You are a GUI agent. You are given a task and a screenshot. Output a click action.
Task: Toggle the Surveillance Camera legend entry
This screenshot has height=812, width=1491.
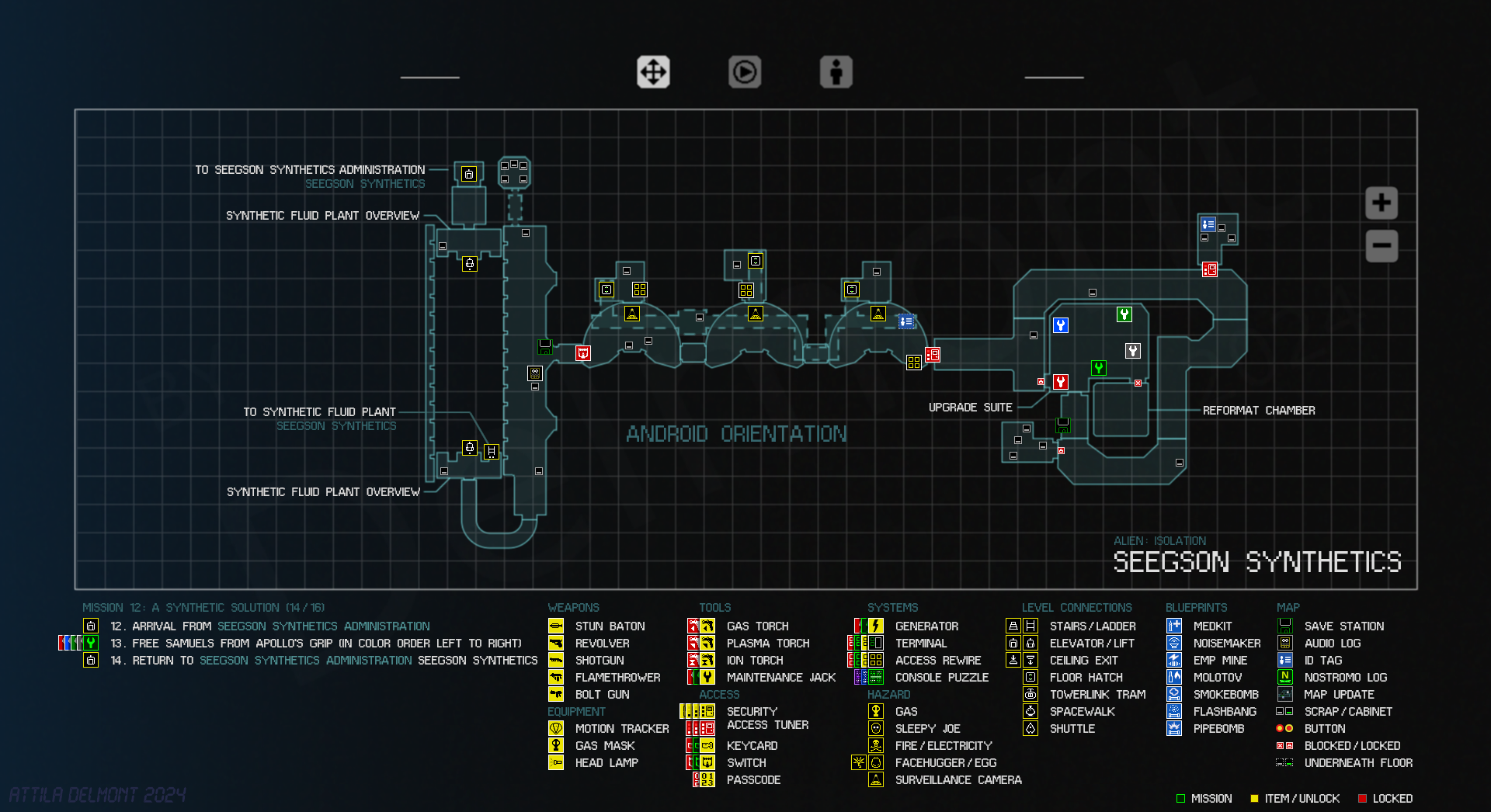click(958, 780)
